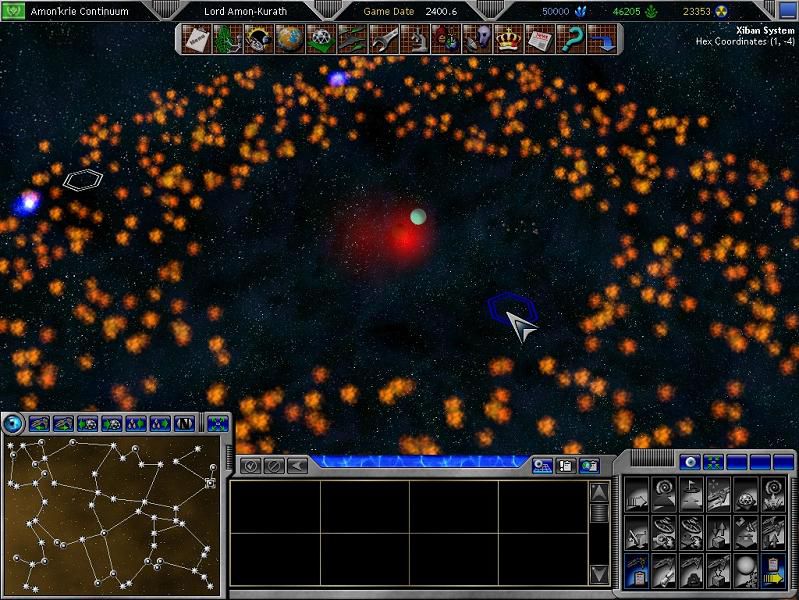Screen dimensions: 799x600
Task: Click the blue eye button above the minimap
Action: (x=13, y=424)
